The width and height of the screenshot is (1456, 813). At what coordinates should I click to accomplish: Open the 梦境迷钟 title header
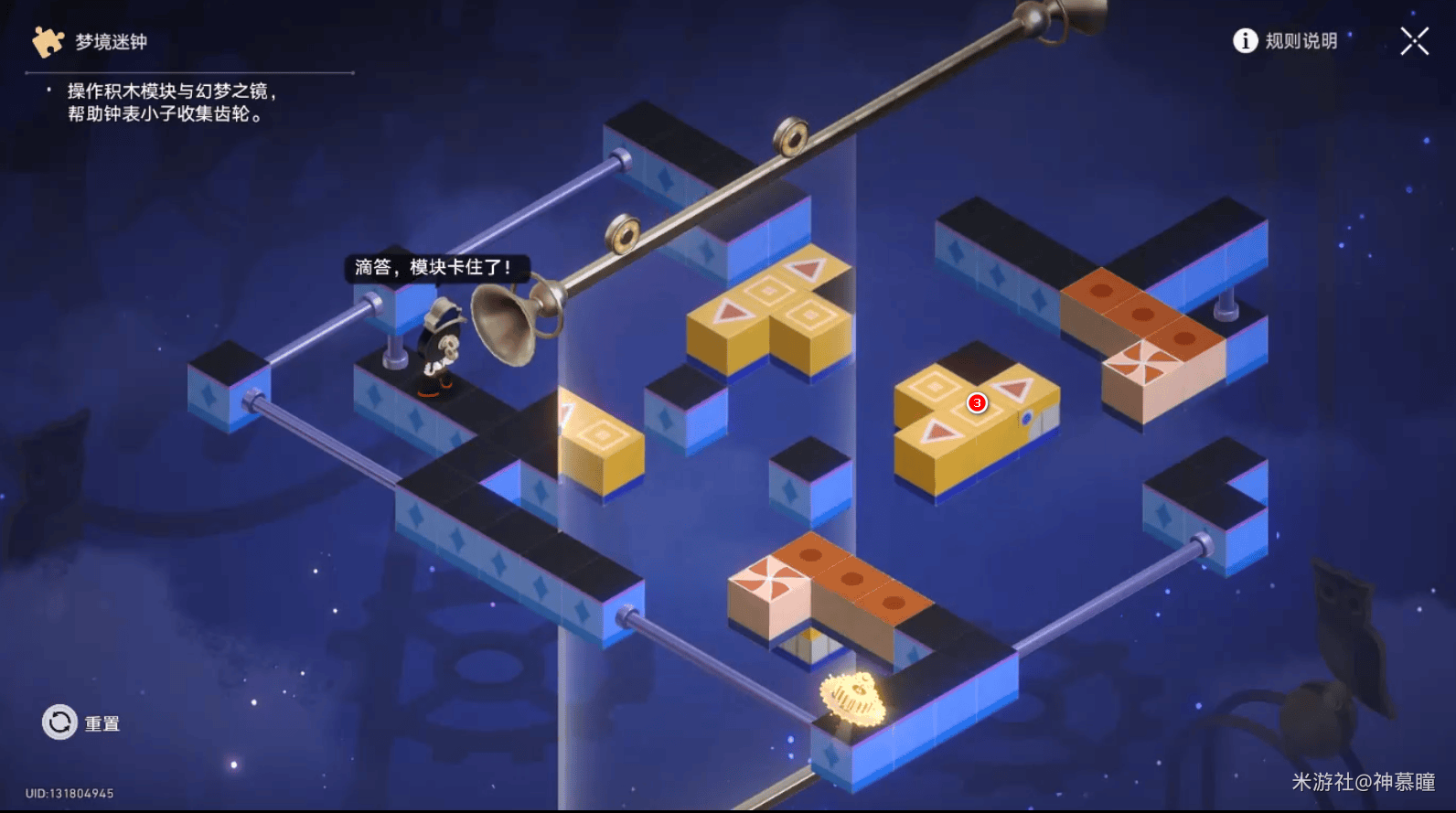pos(110,40)
